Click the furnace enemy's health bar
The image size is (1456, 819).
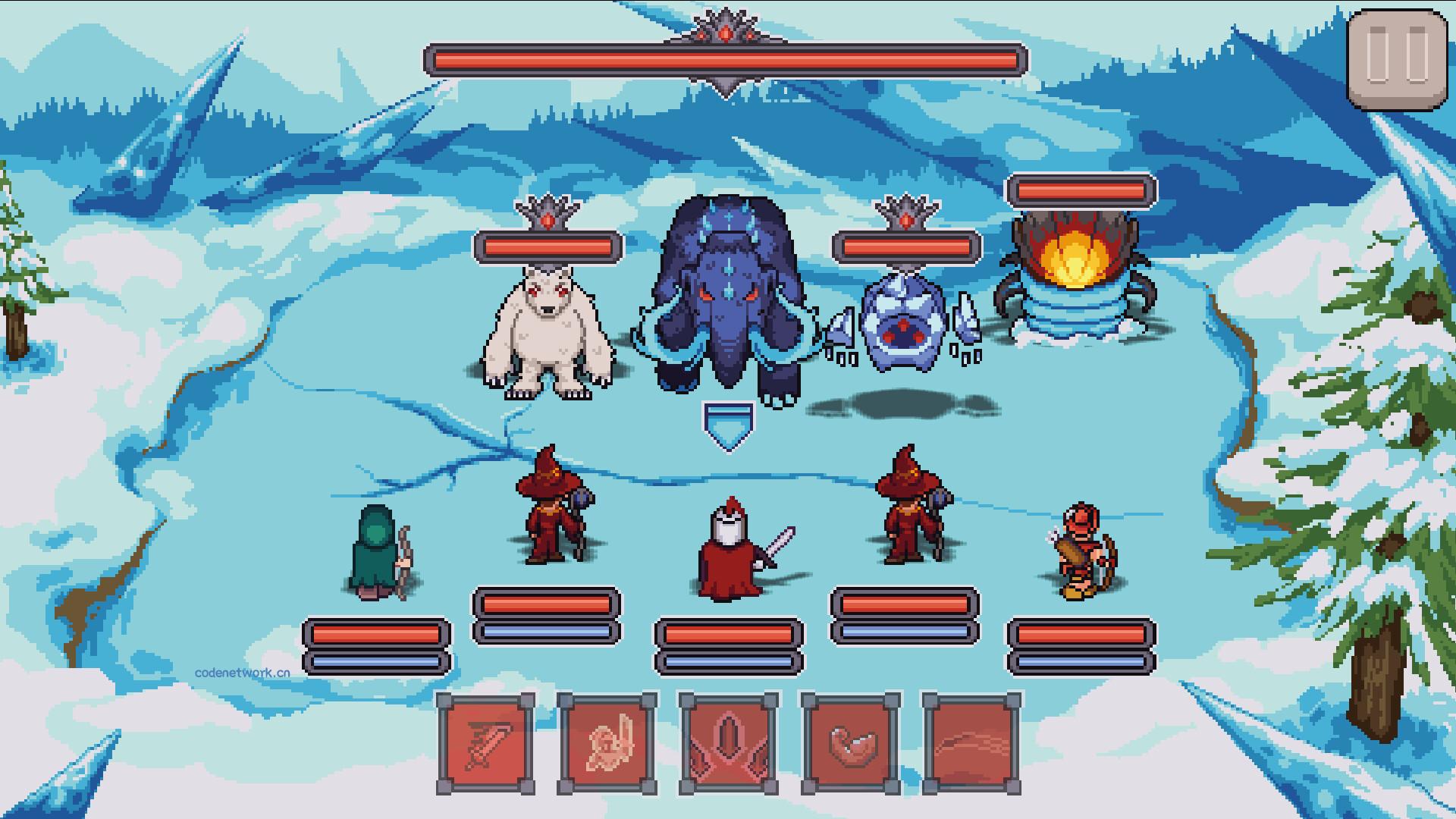point(1078,191)
